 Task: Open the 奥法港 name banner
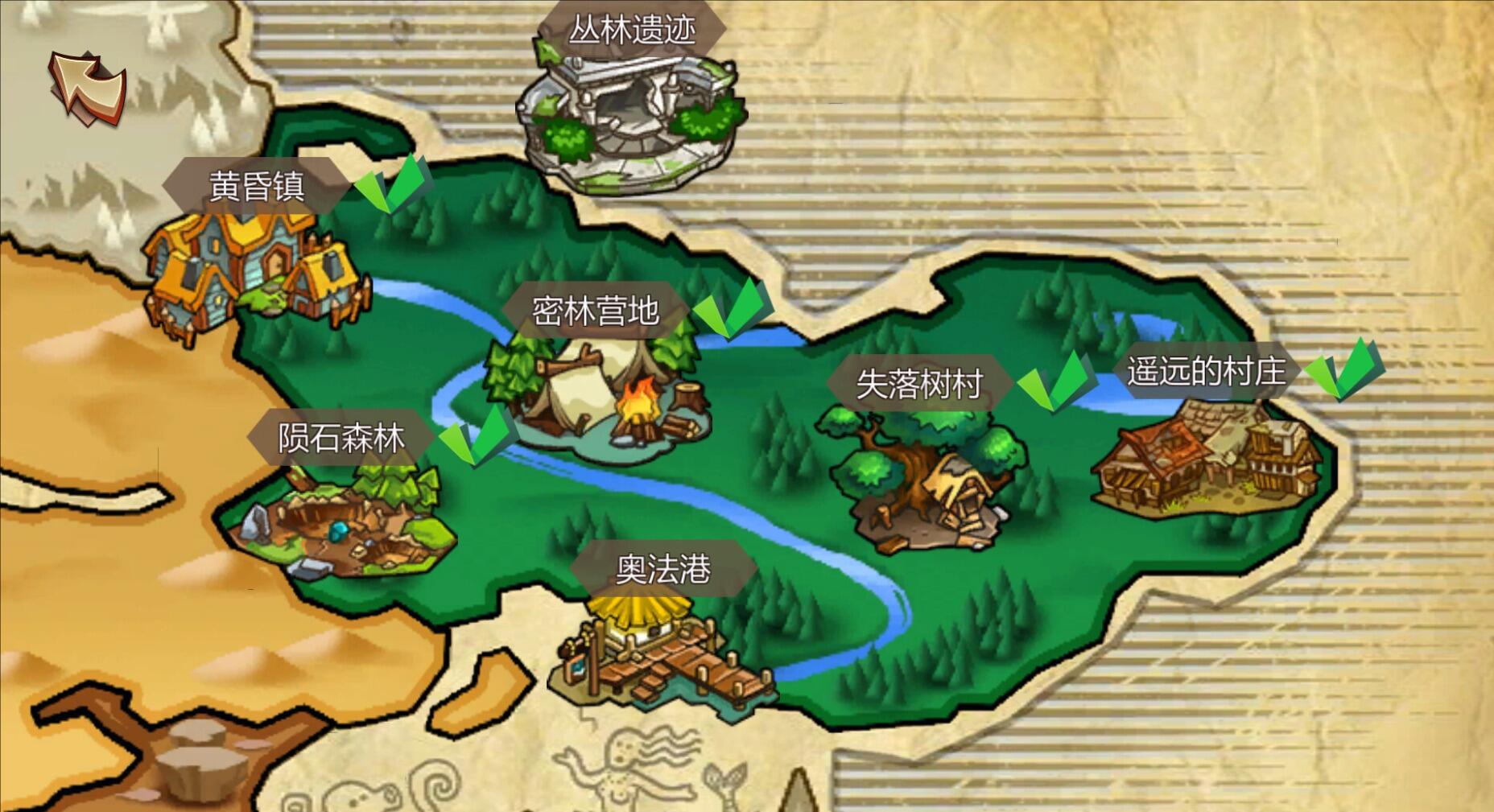(x=664, y=567)
